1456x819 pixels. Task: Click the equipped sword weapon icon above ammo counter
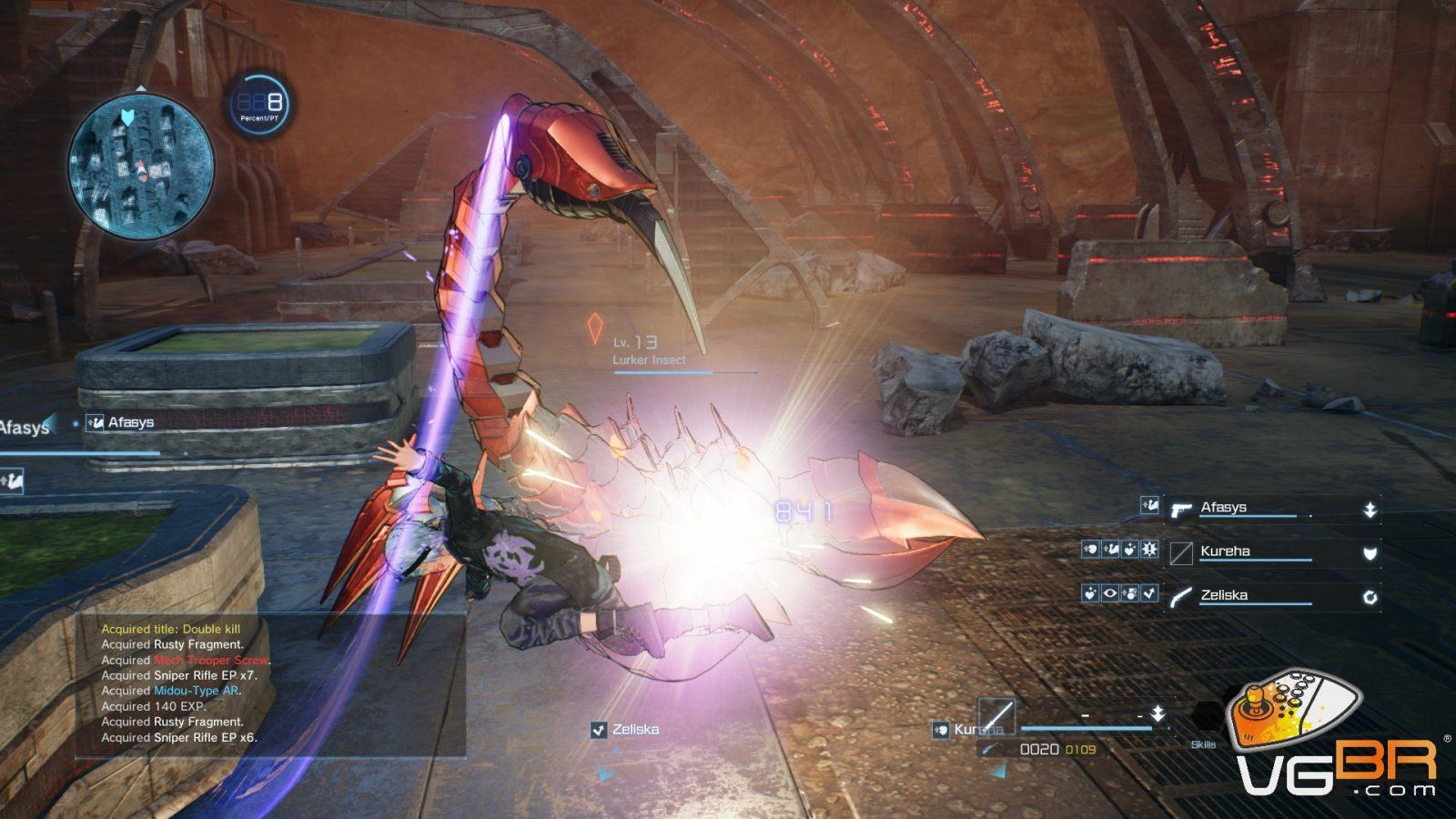pyautogui.click(x=996, y=717)
